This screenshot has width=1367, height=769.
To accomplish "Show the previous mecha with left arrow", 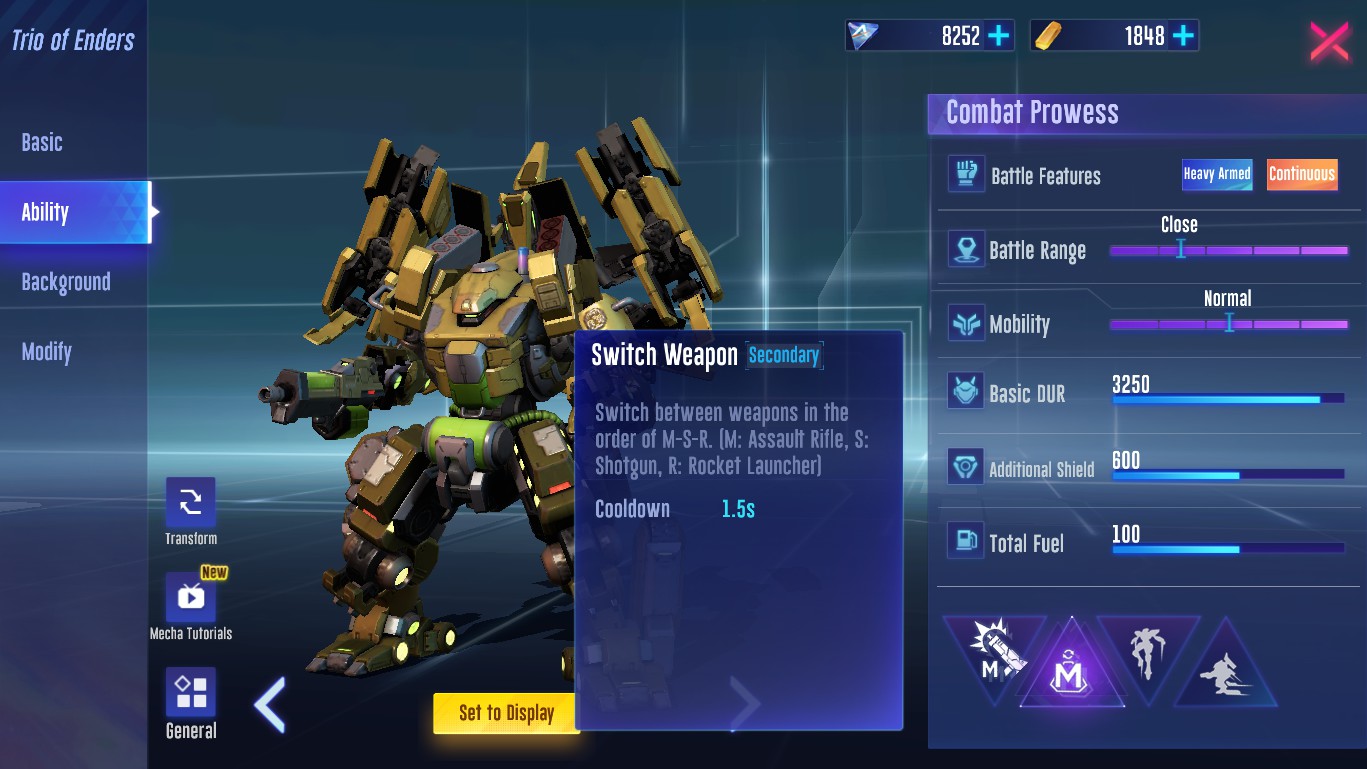I will 270,705.
